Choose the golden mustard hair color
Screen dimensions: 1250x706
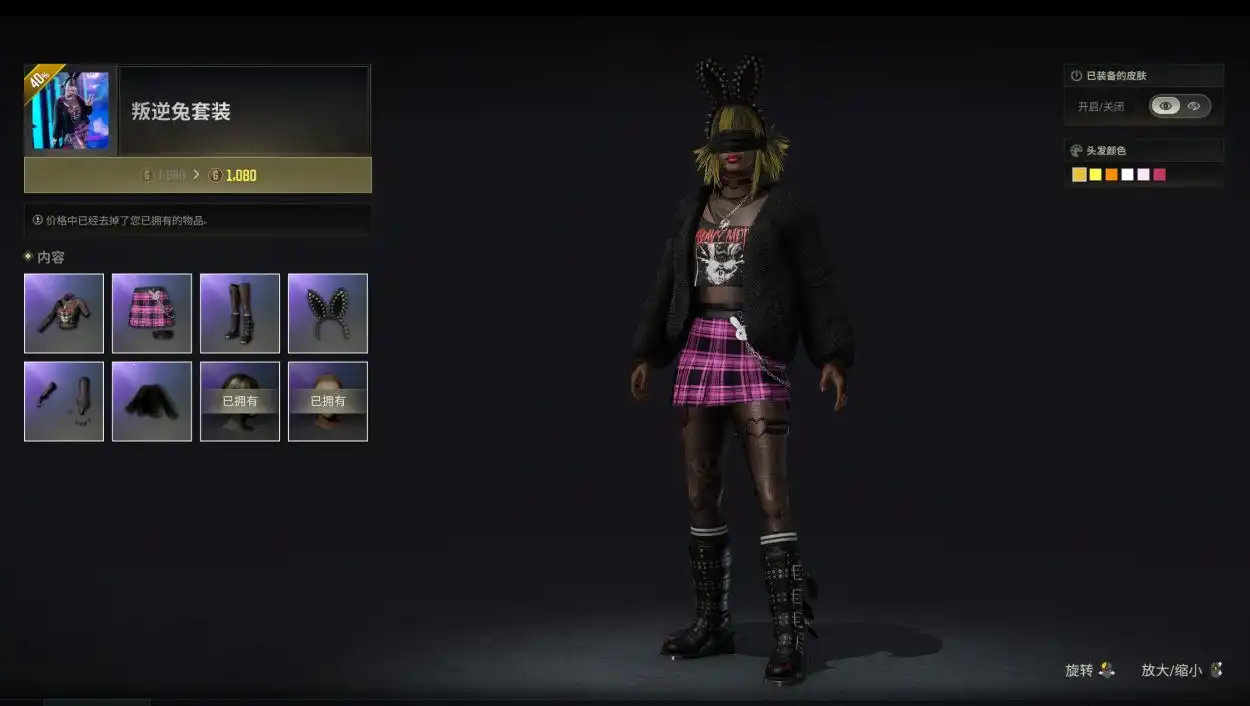(1079, 175)
